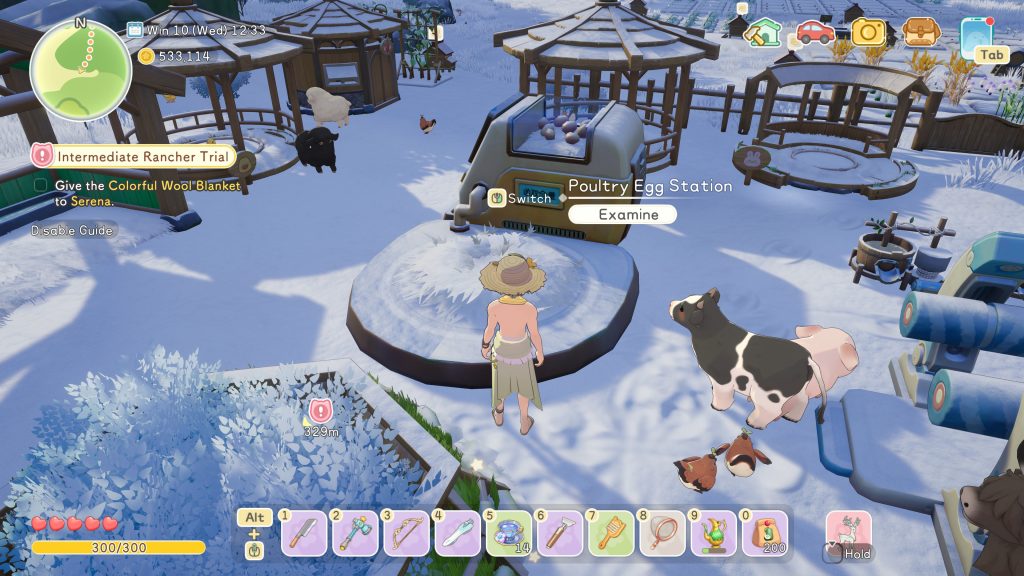Viewport: 1024px width, 576px height.
Task: Open the Intermediate Rancher Trial quest tracker
Action: pos(133,156)
